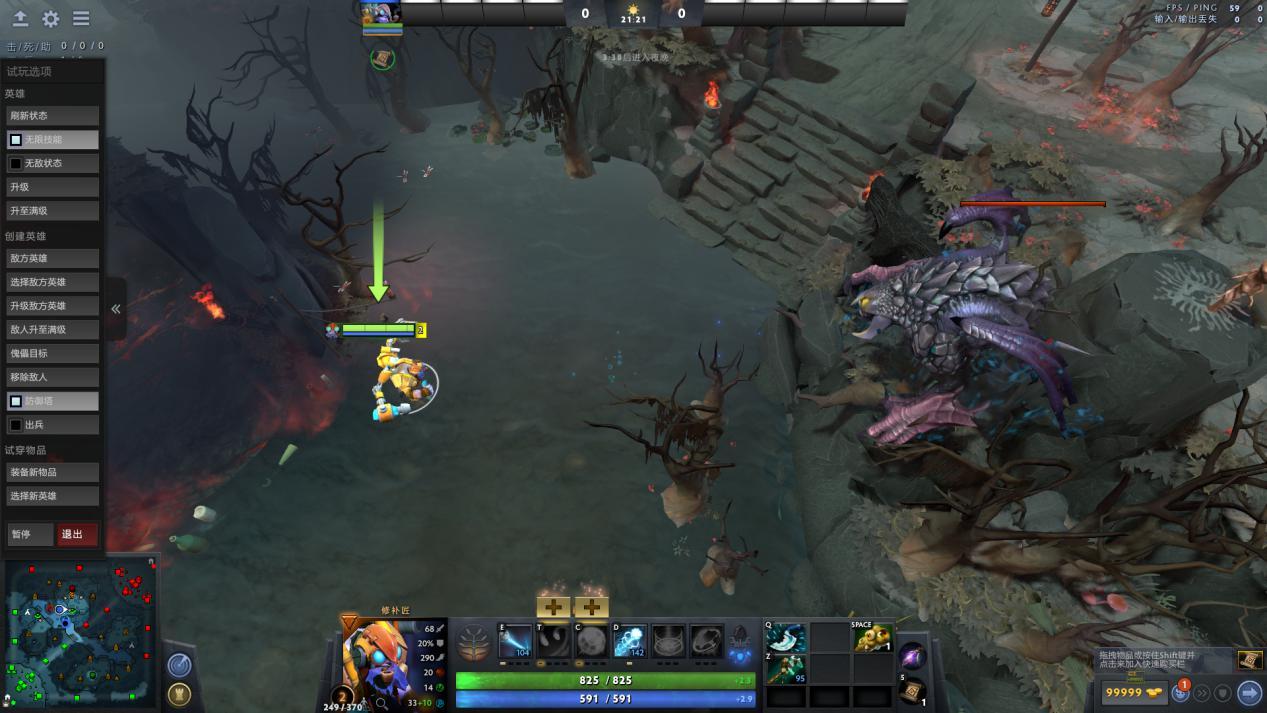The width and height of the screenshot is (1267, 713).
Task: Click 升至满级 to max hero level
Action: coord(52,211)
